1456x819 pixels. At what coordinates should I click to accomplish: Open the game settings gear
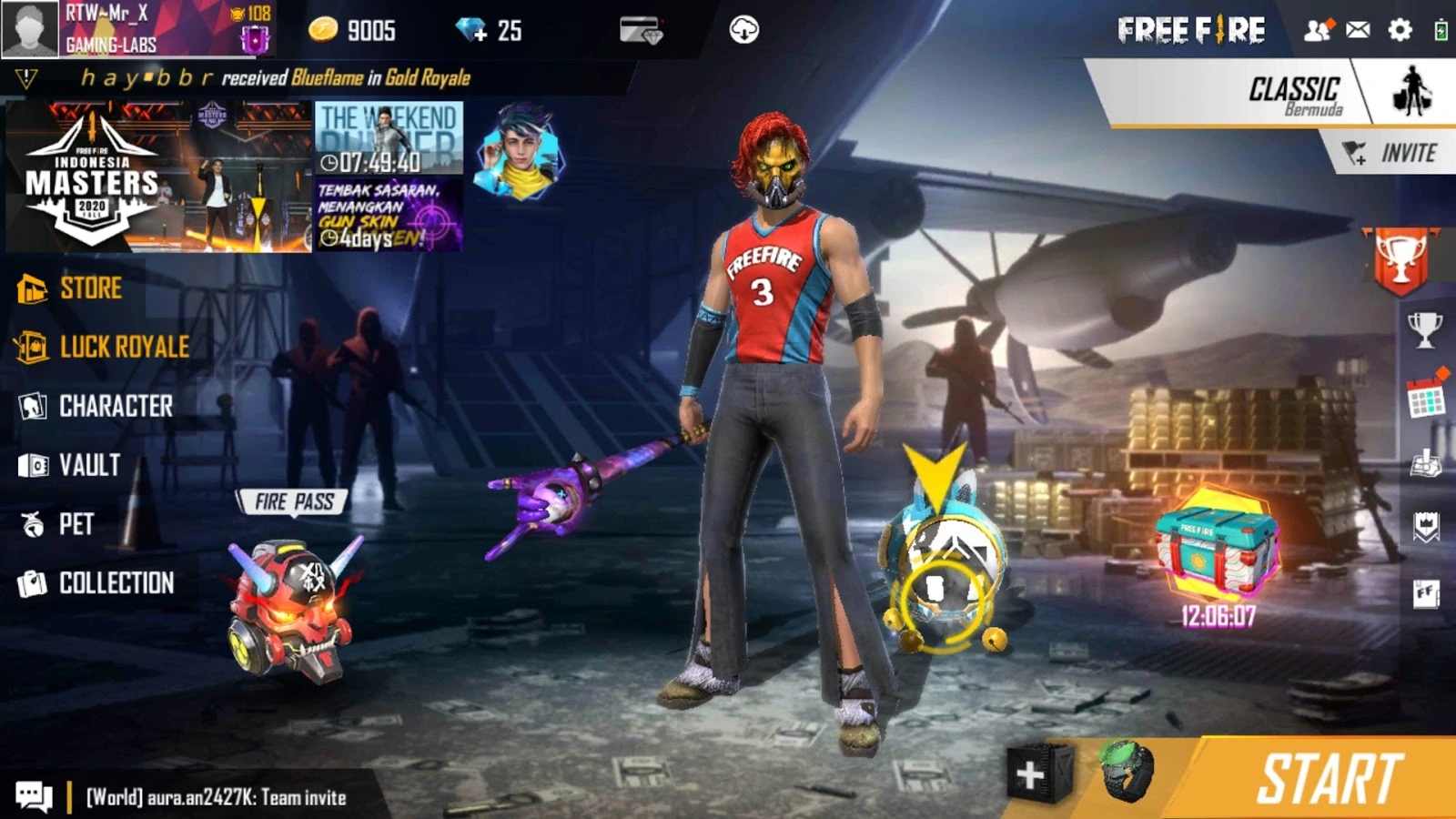(1399, 29)
